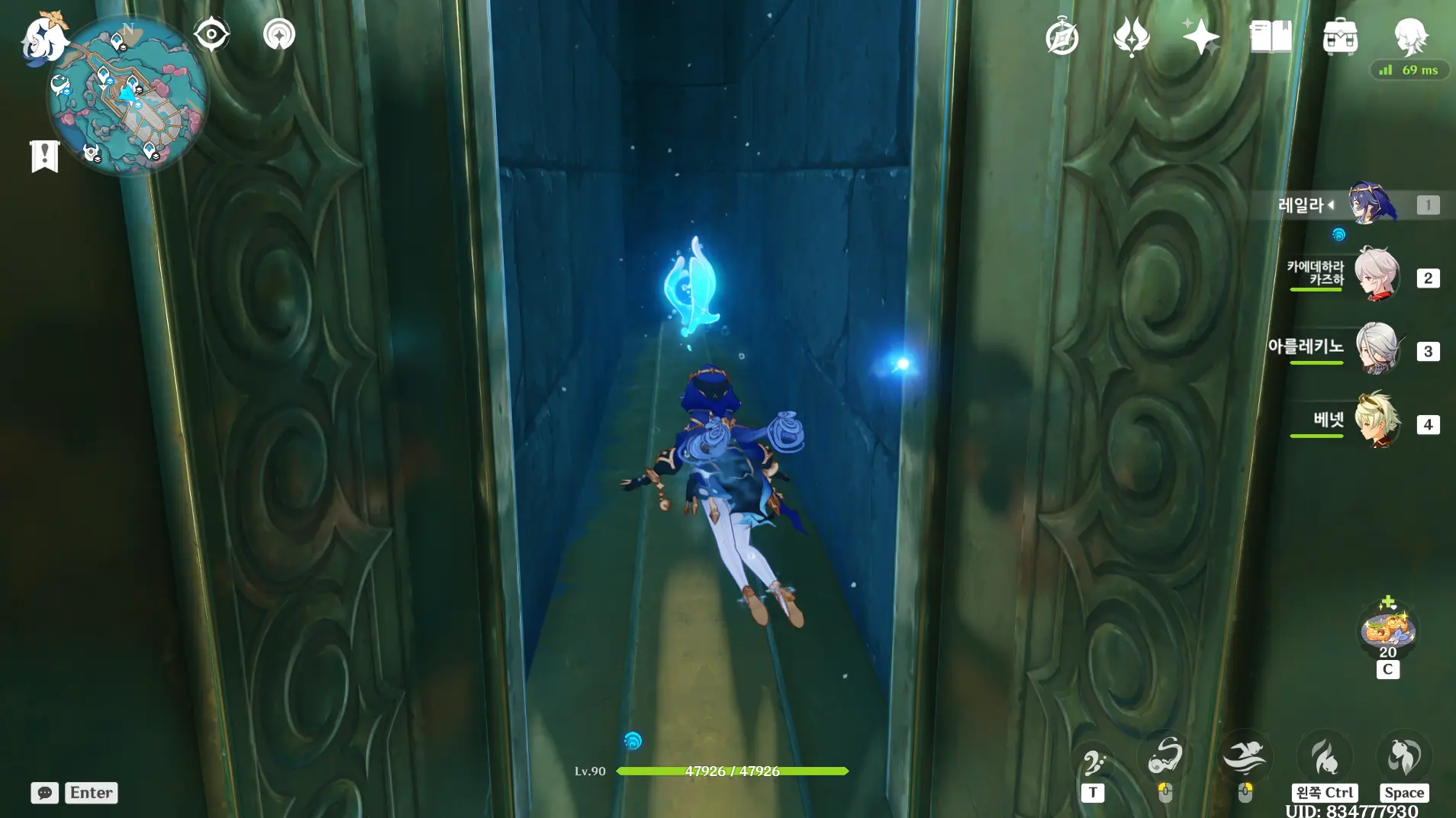Activate the swirl-shaped diving skill icon
This screenshot has height=818, width=1456.
point(1165,756)
